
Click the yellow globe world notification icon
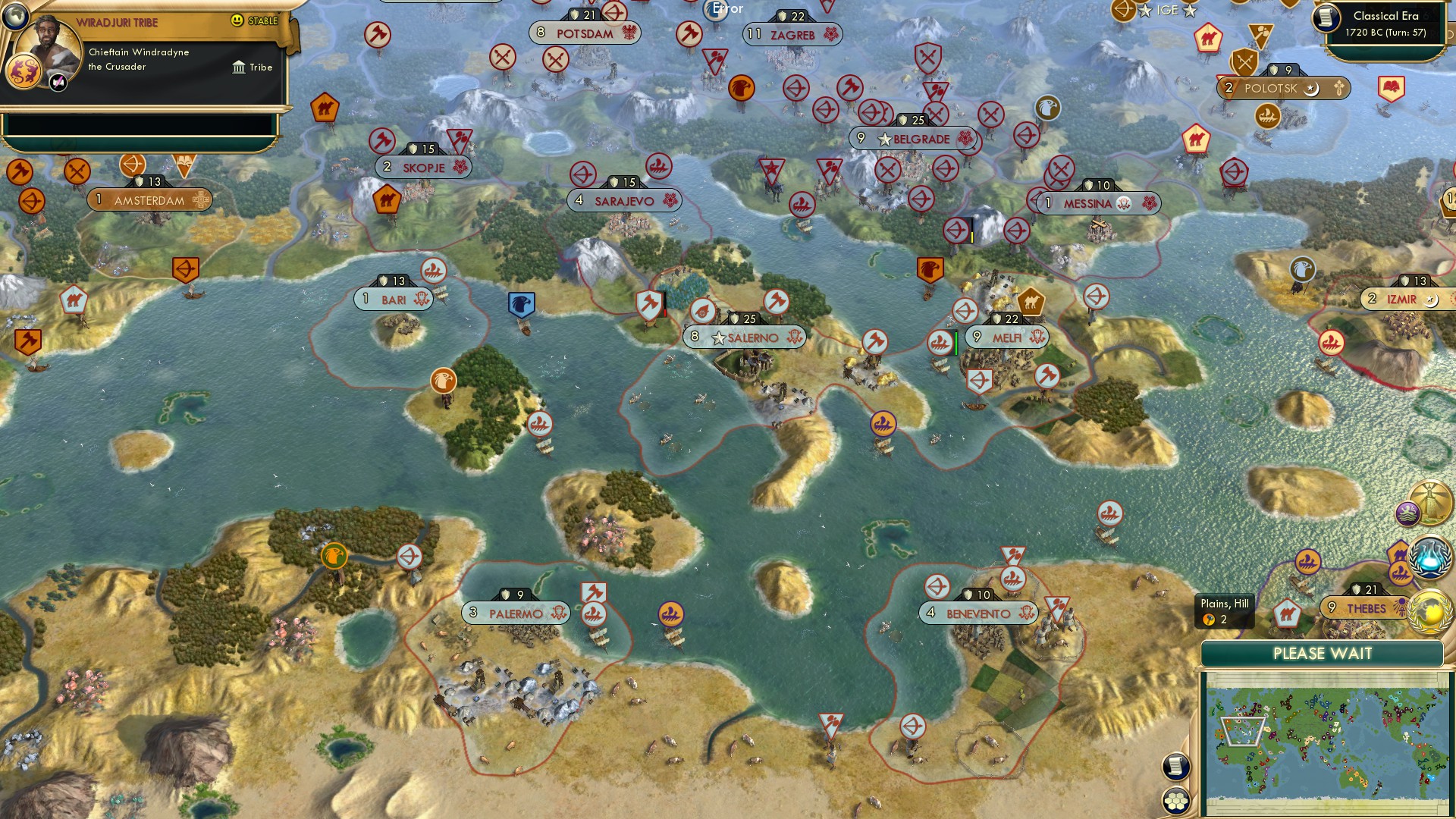(1428, 612)
